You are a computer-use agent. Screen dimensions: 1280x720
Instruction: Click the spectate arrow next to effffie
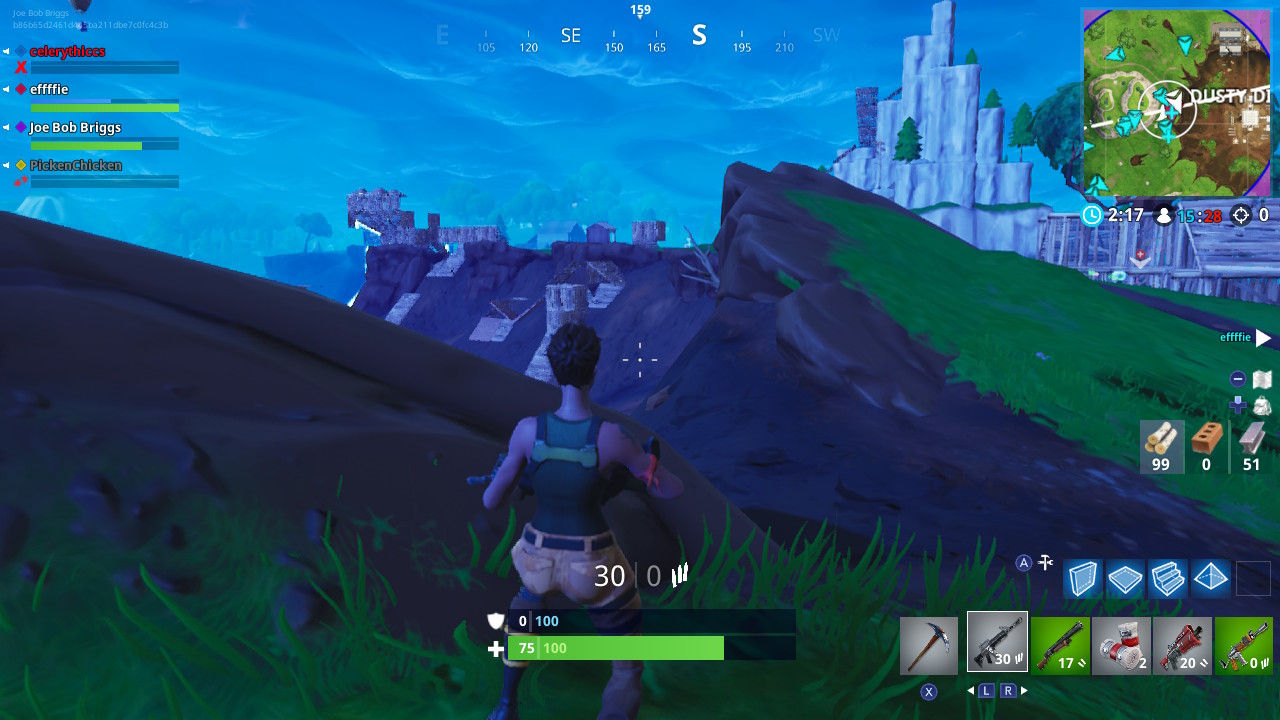(x=1262, y=338)
